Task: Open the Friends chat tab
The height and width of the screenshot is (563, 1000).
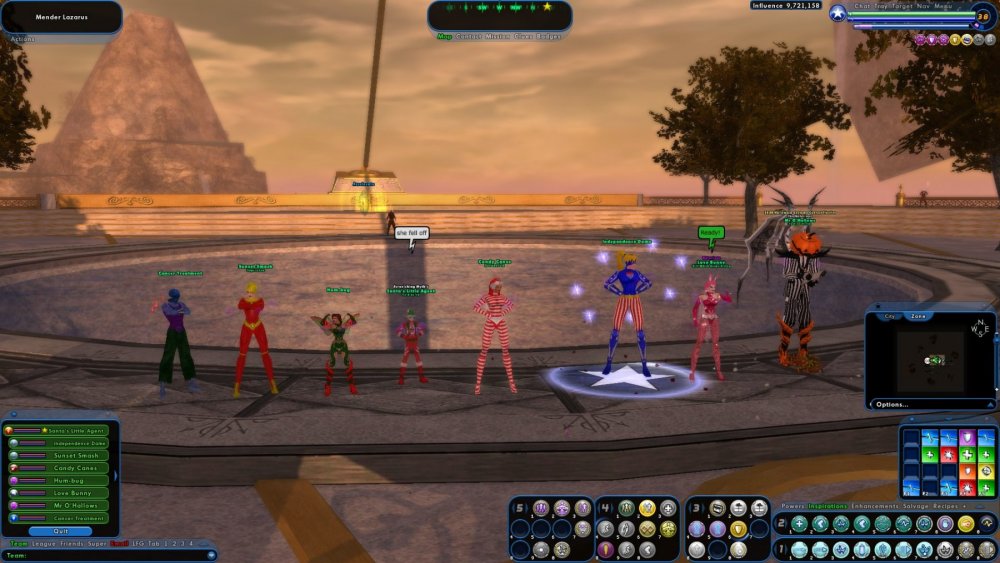Action: (x=72, y=543)
